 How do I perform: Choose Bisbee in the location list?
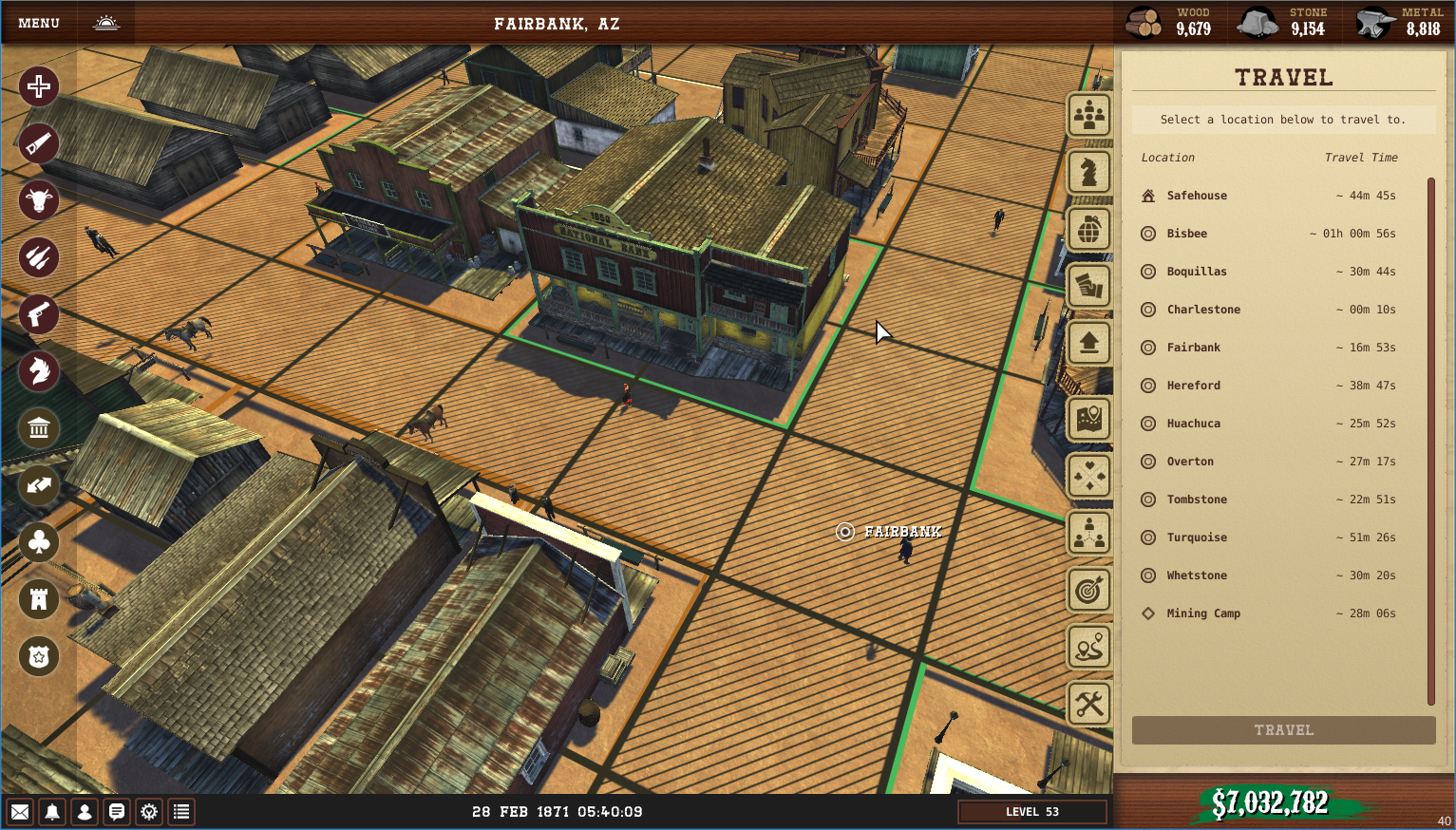pos(1186,234)
